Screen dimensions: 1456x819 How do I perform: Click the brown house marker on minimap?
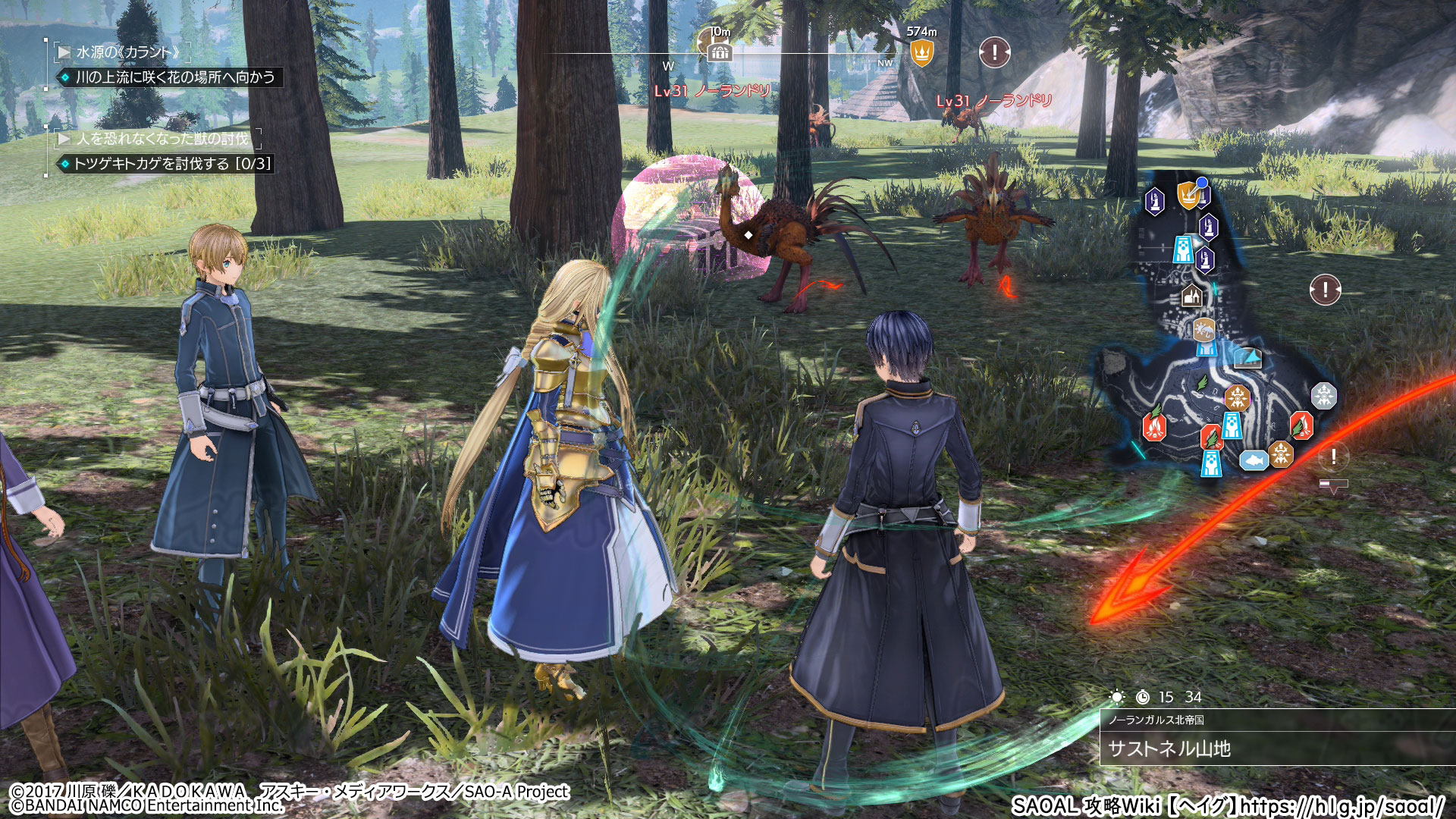pyautogui.click(x=1191, y=296)
